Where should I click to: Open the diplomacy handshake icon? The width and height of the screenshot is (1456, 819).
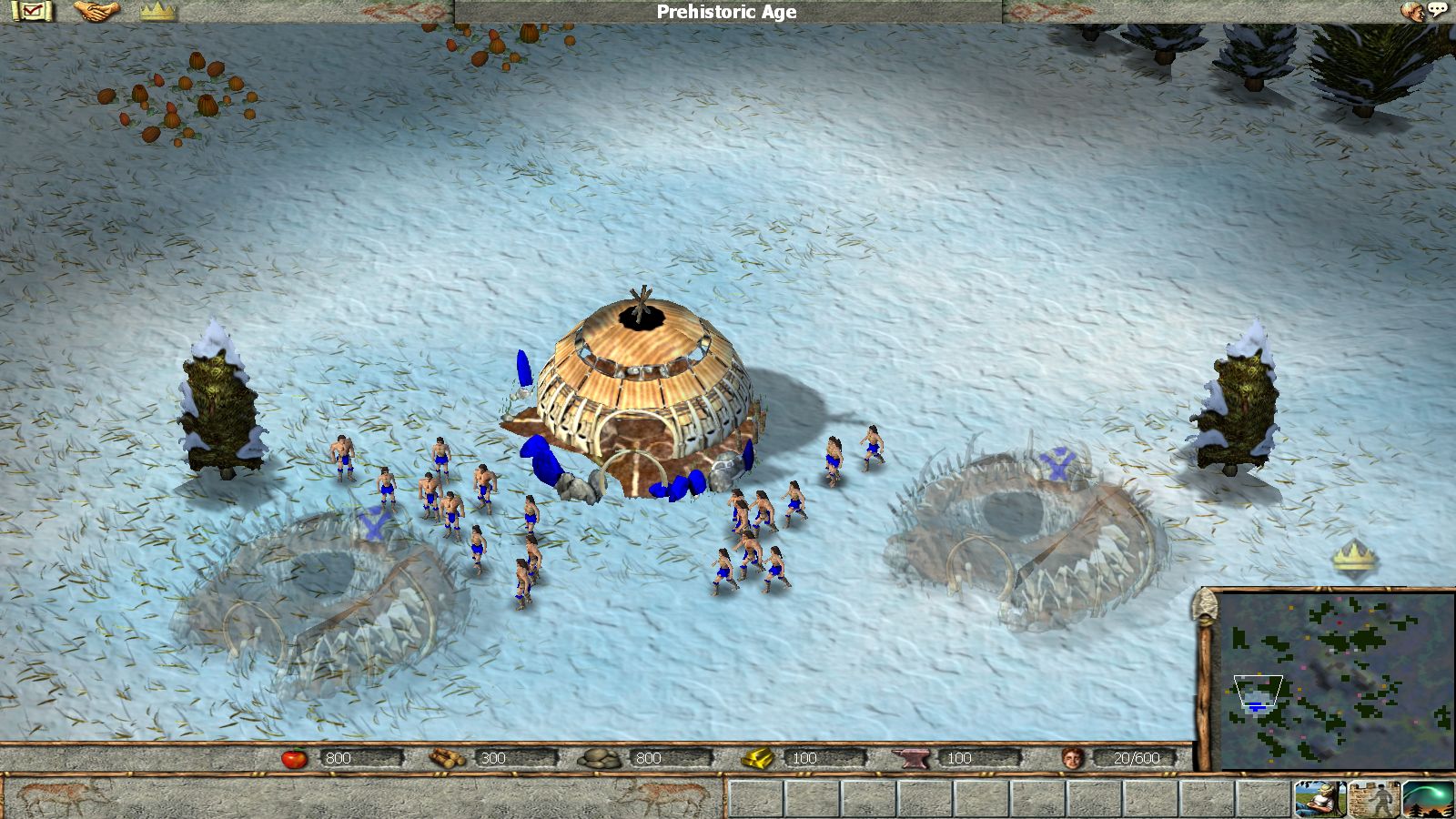pyautogui.click(x=96, y=11)
